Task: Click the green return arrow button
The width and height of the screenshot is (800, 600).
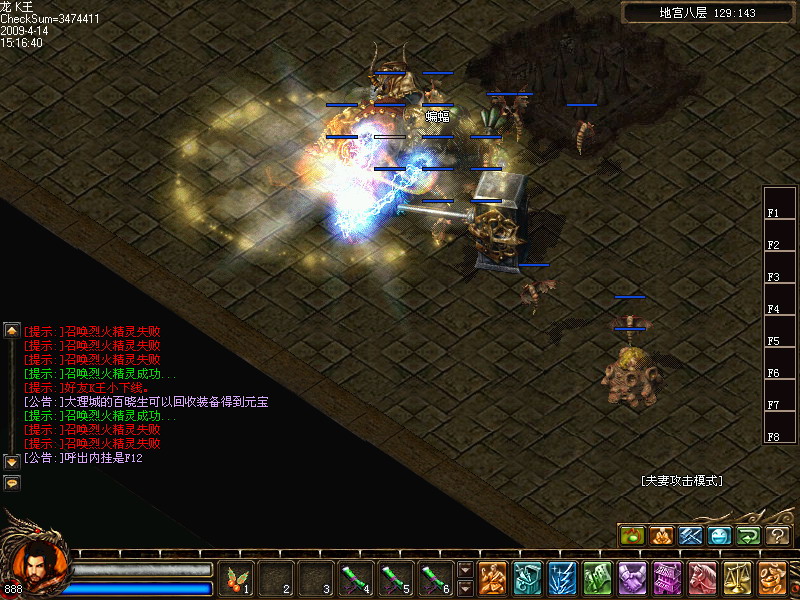Action: [x=748, y=536]
